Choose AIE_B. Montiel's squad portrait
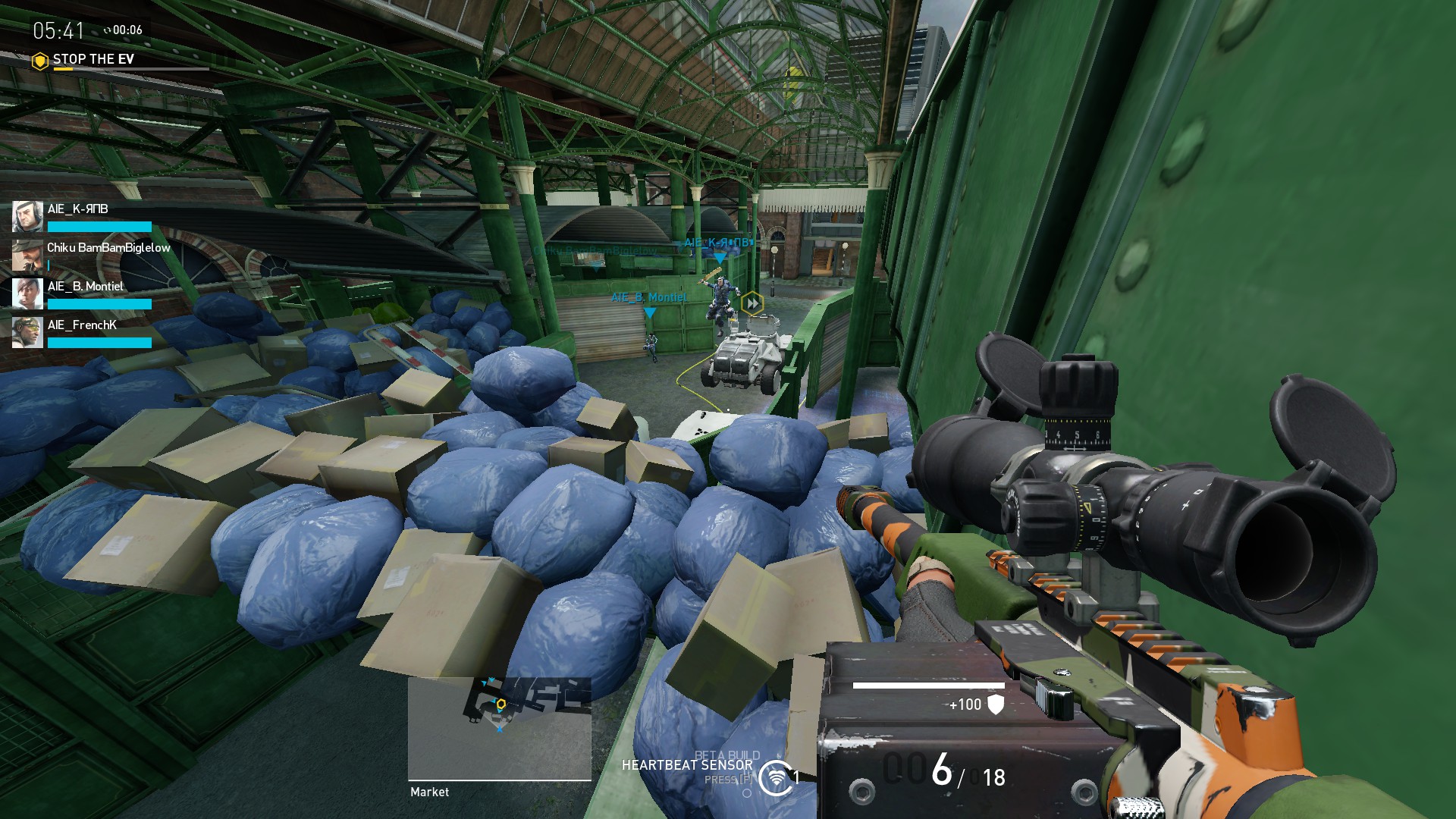This screenshot has width=1456, height=819. (x=27, y=294)
